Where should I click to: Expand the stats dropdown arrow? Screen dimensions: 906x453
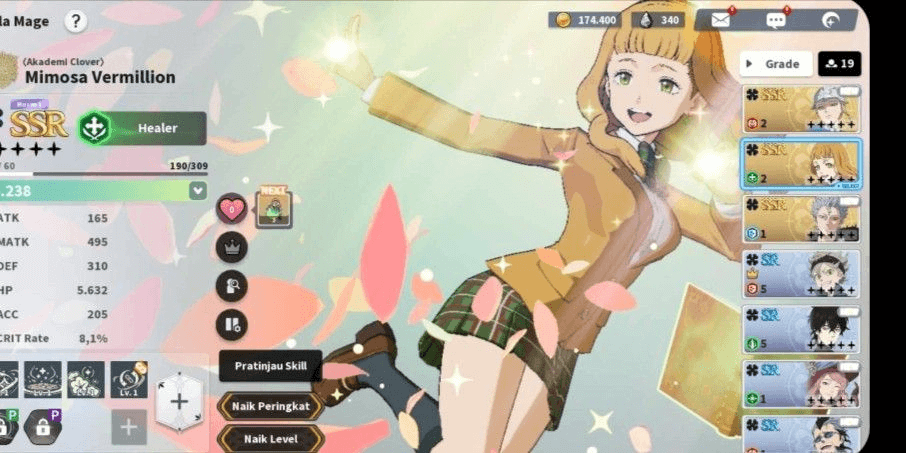(x=197, y=190)
